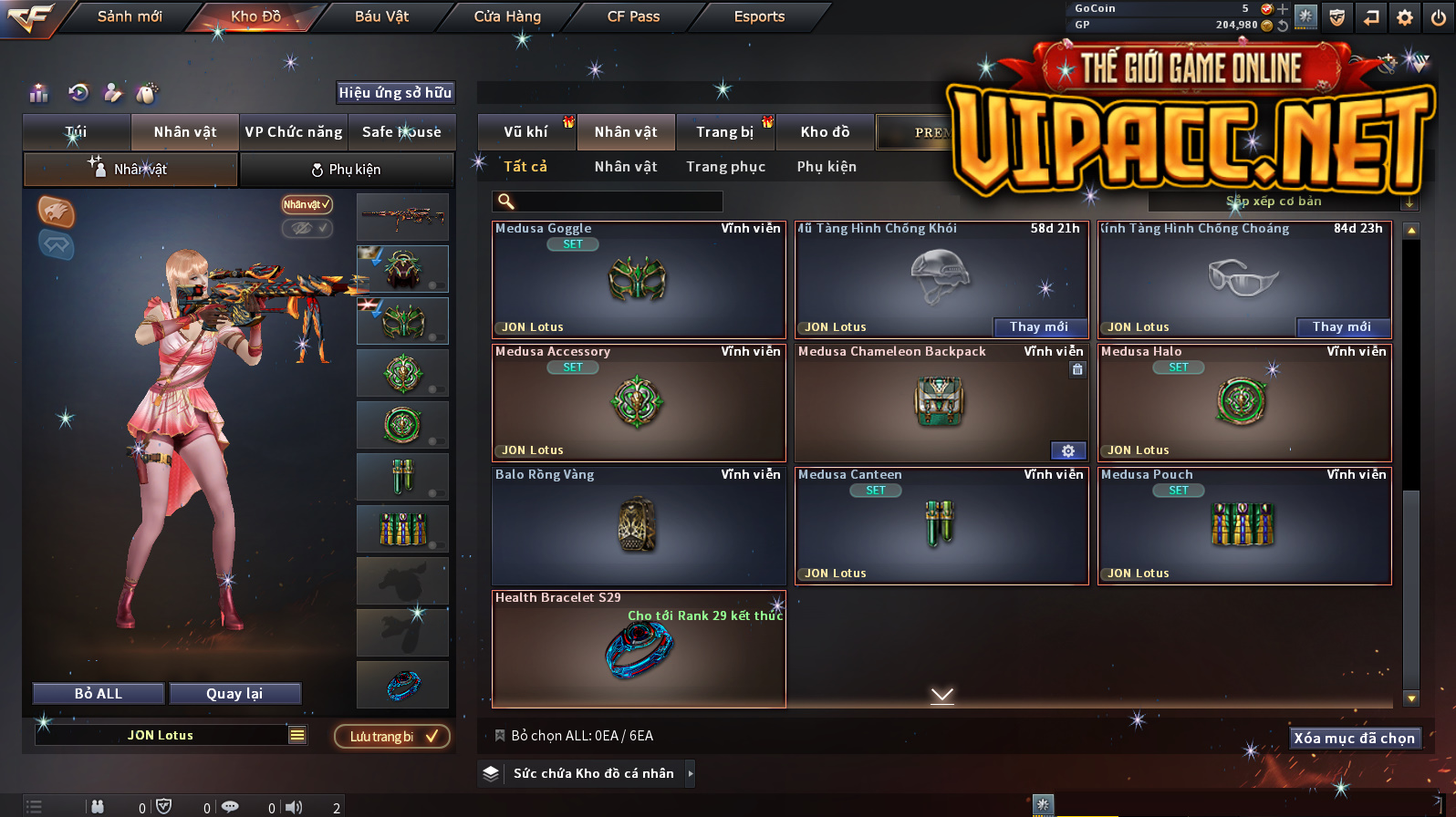The width and height of the screenshot is (1456, 817).
Task: Open the Hiệu ứng sở hữu panel
Action: pyautogui.click(x=395, y=93)
